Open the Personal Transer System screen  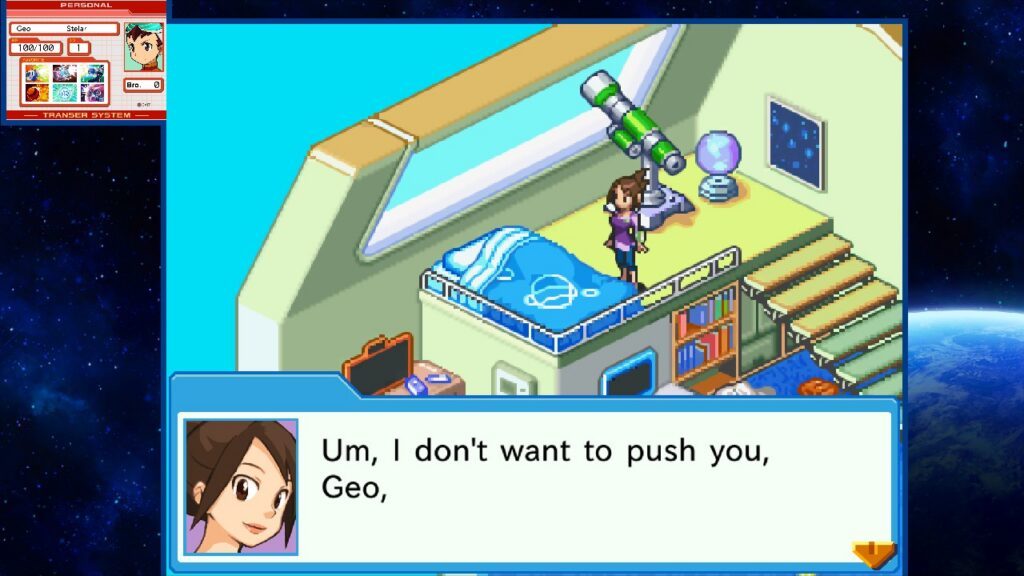[x=85, y=61]
